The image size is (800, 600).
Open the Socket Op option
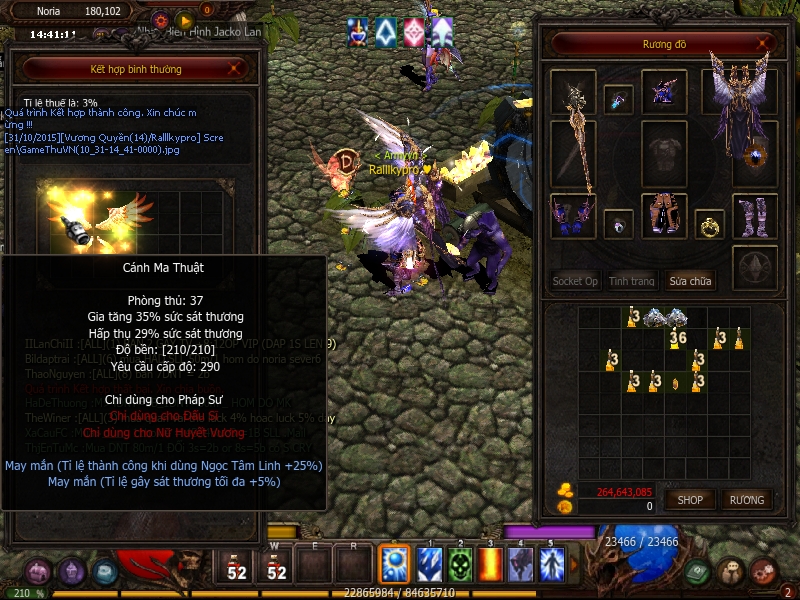pos(575,281)
